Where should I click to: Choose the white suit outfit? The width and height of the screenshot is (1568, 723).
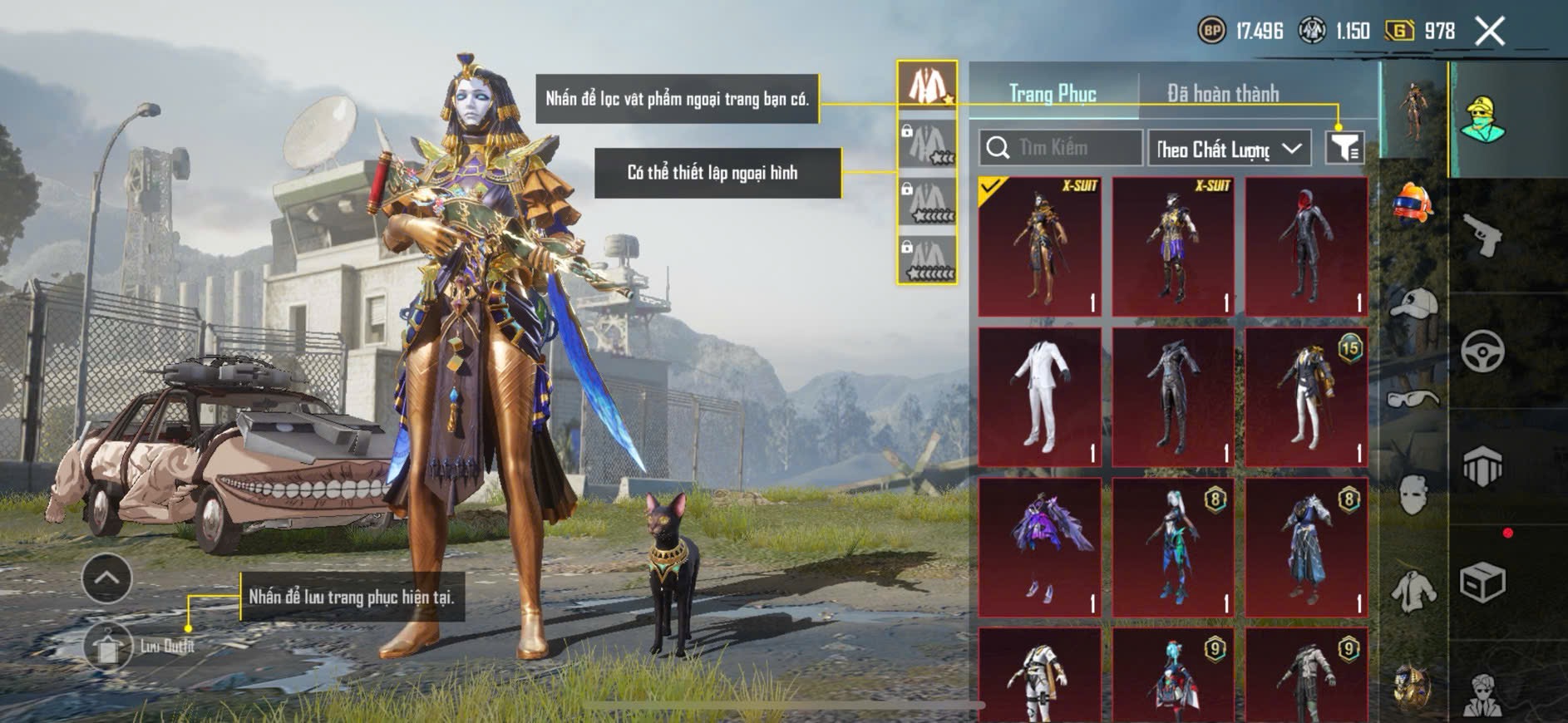click(x=1040, y=396)
